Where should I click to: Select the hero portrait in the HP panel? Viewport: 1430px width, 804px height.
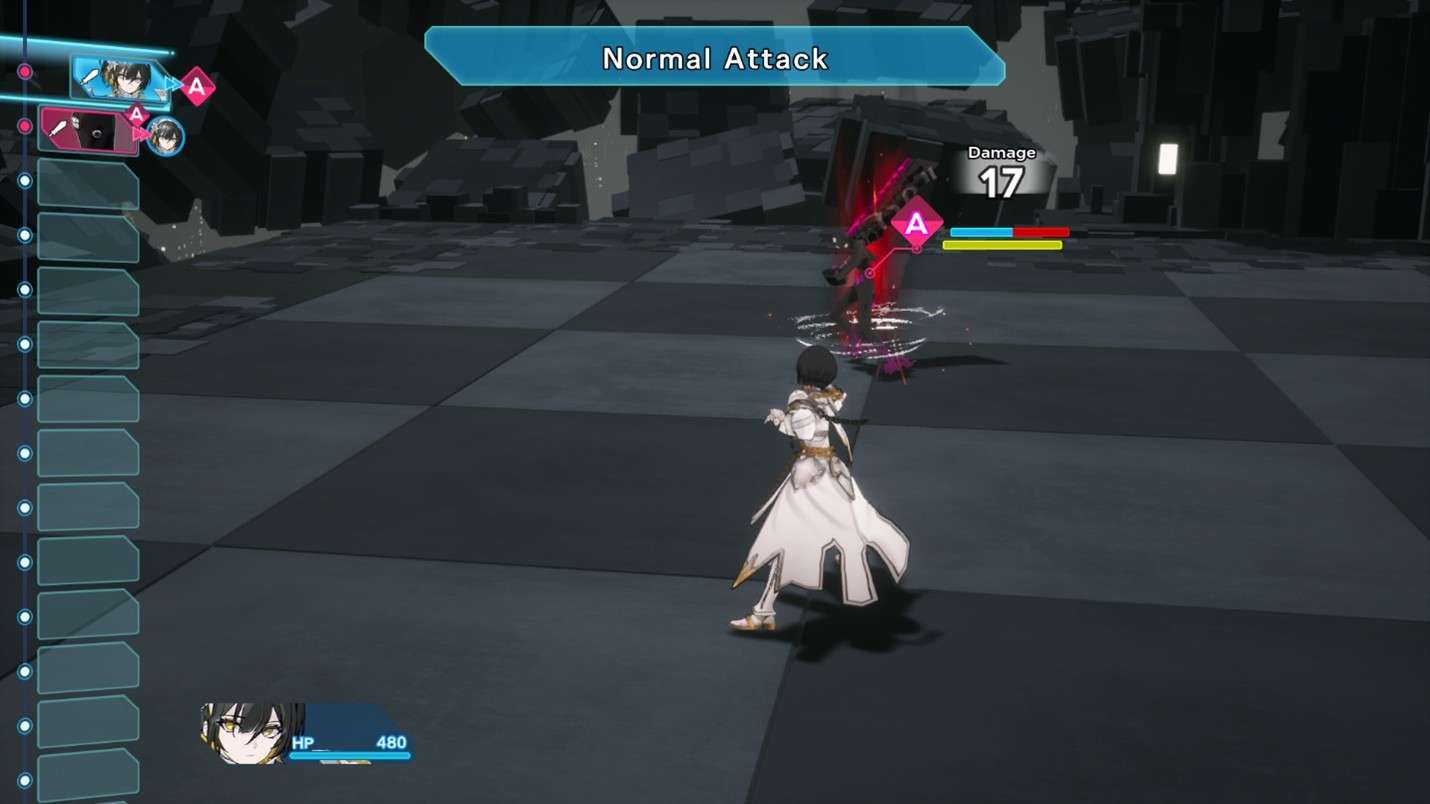coord(252,732)
